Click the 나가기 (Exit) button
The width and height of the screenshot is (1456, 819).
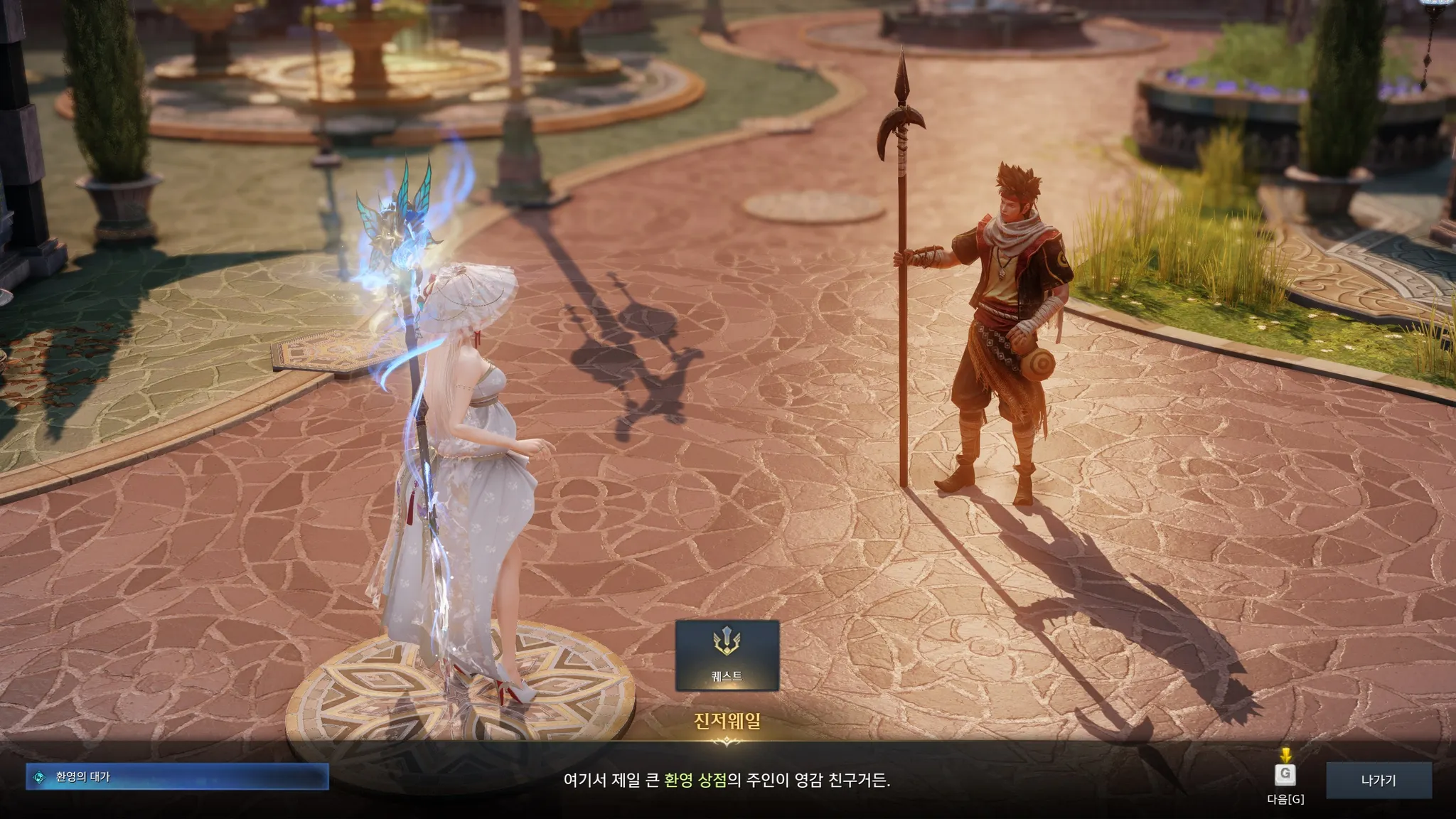(x=1378, y=780)
